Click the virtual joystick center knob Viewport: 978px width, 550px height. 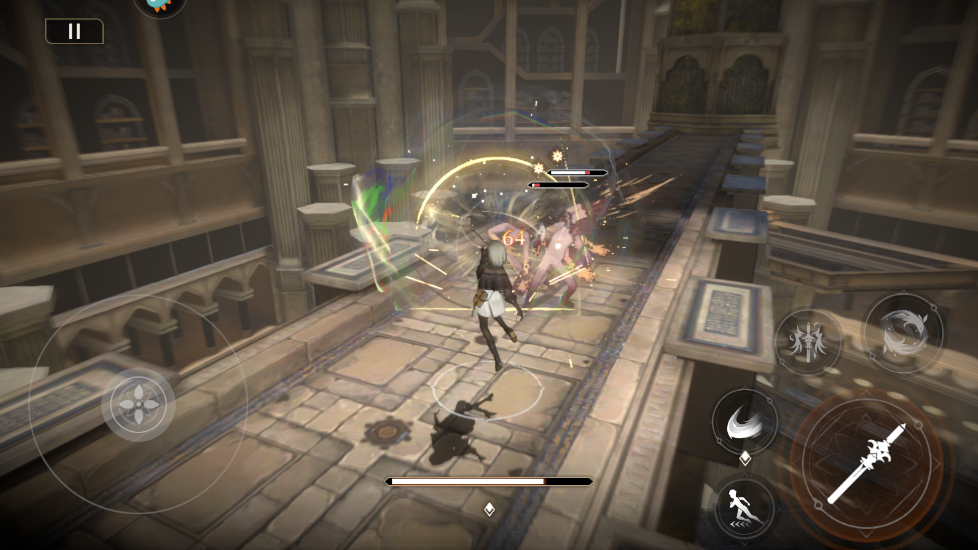138,405
